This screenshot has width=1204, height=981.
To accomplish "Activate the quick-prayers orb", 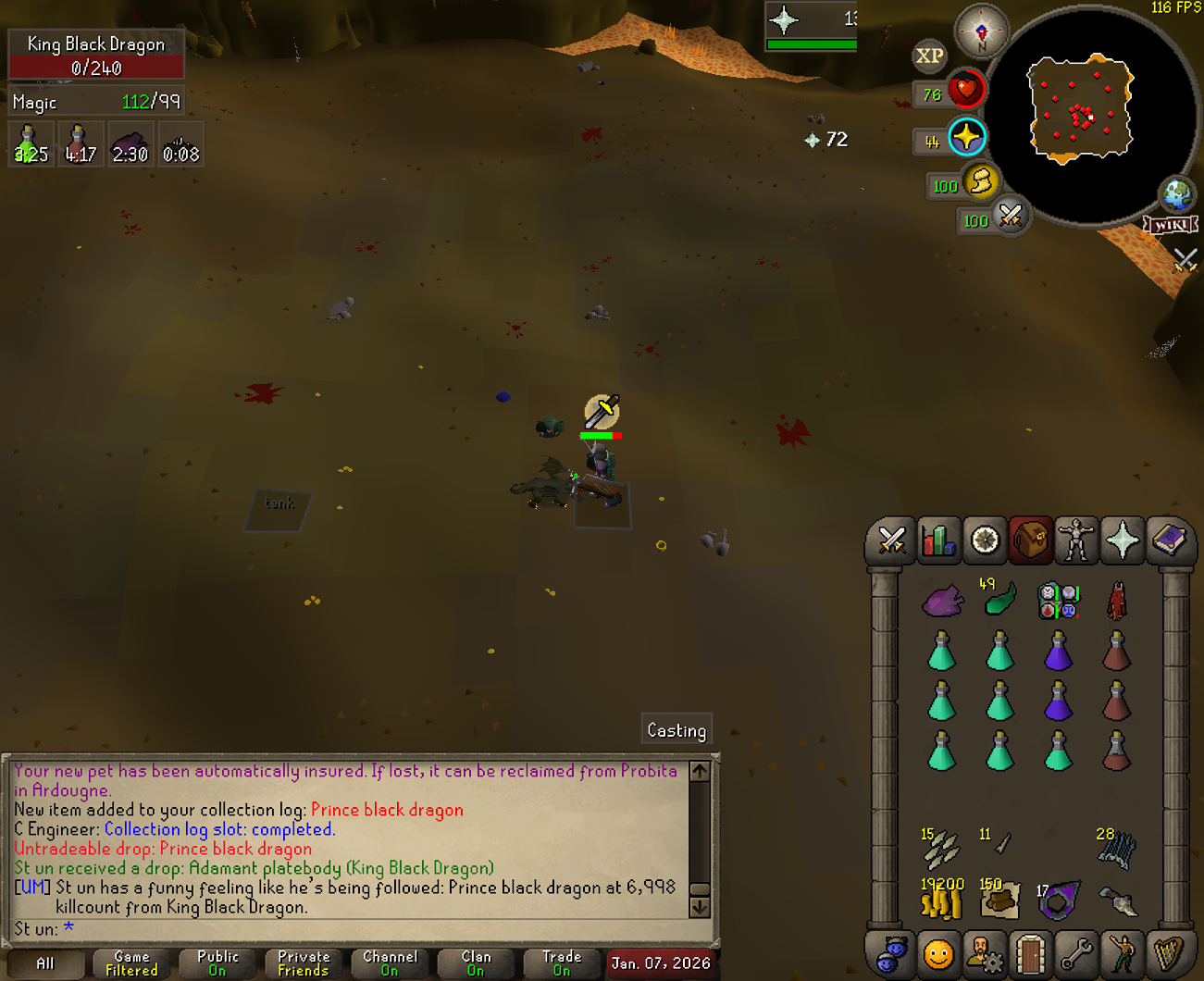I will click(967, 138).
